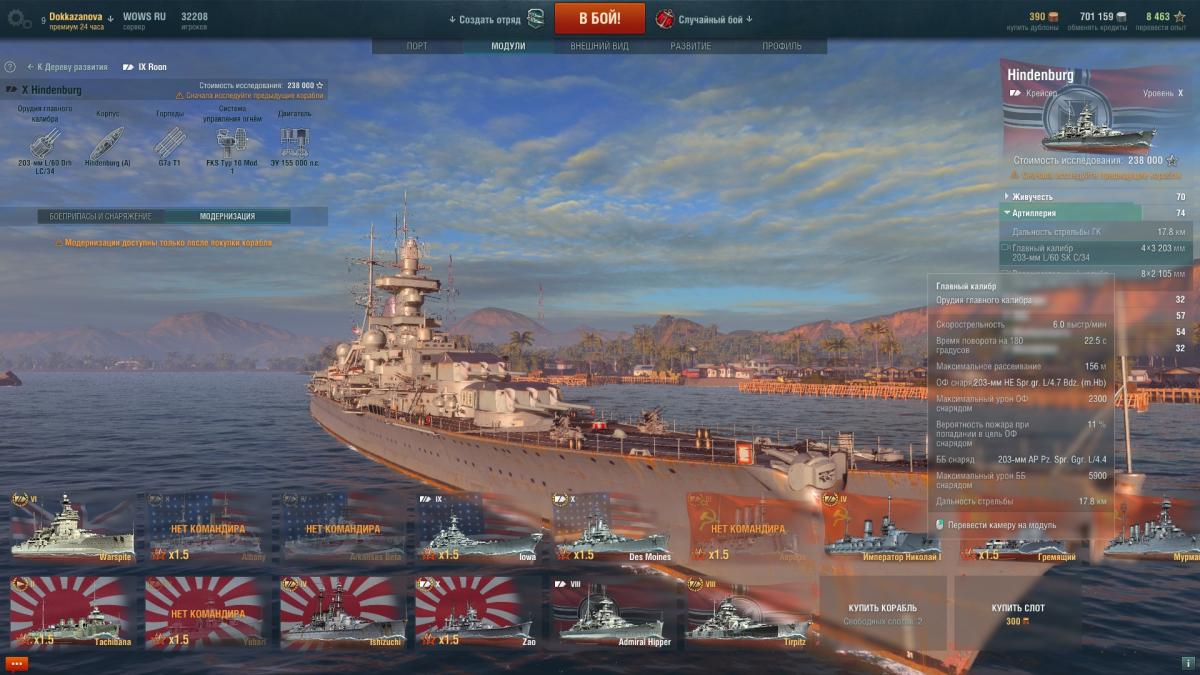The image size is (1200, 675).
Task: Switch to Боеприпасы и снаряжение tab
Action: pos(101,216)
